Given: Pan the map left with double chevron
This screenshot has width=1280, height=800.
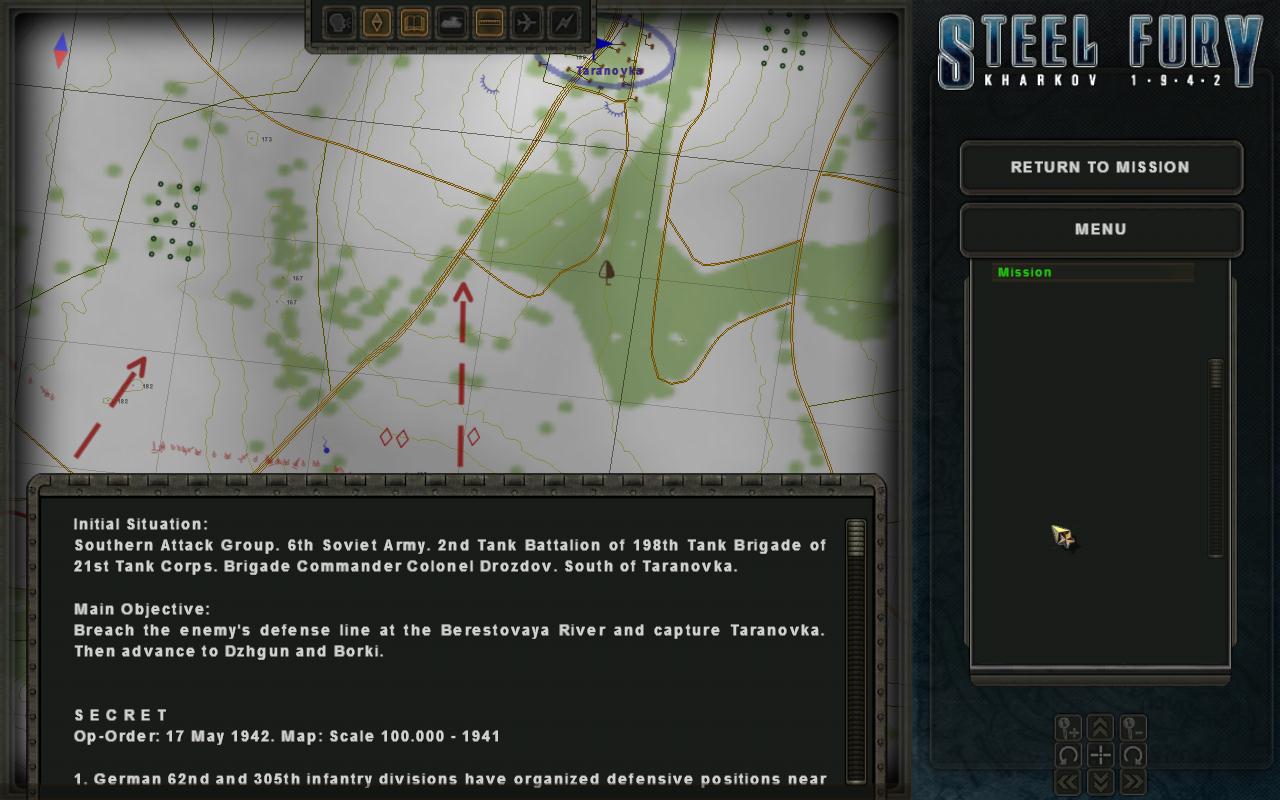Looking at the screenshot, I should [x=1068, y=781].
